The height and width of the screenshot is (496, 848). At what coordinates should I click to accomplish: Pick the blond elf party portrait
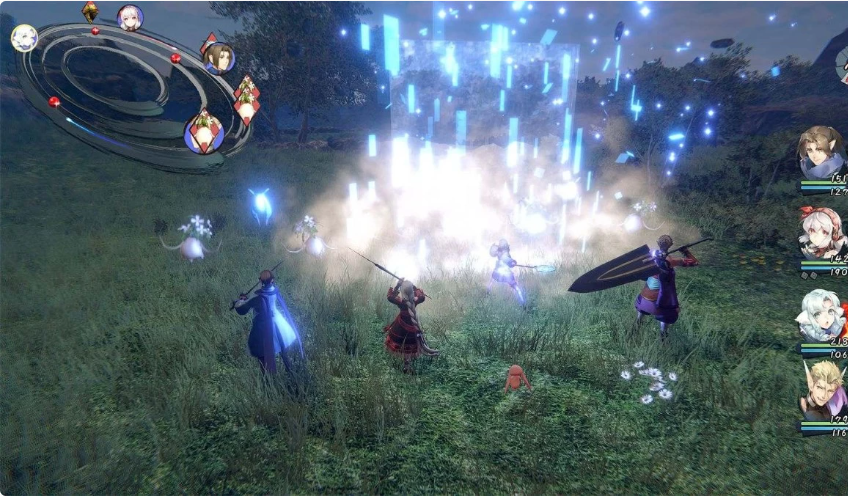[822, 392]
